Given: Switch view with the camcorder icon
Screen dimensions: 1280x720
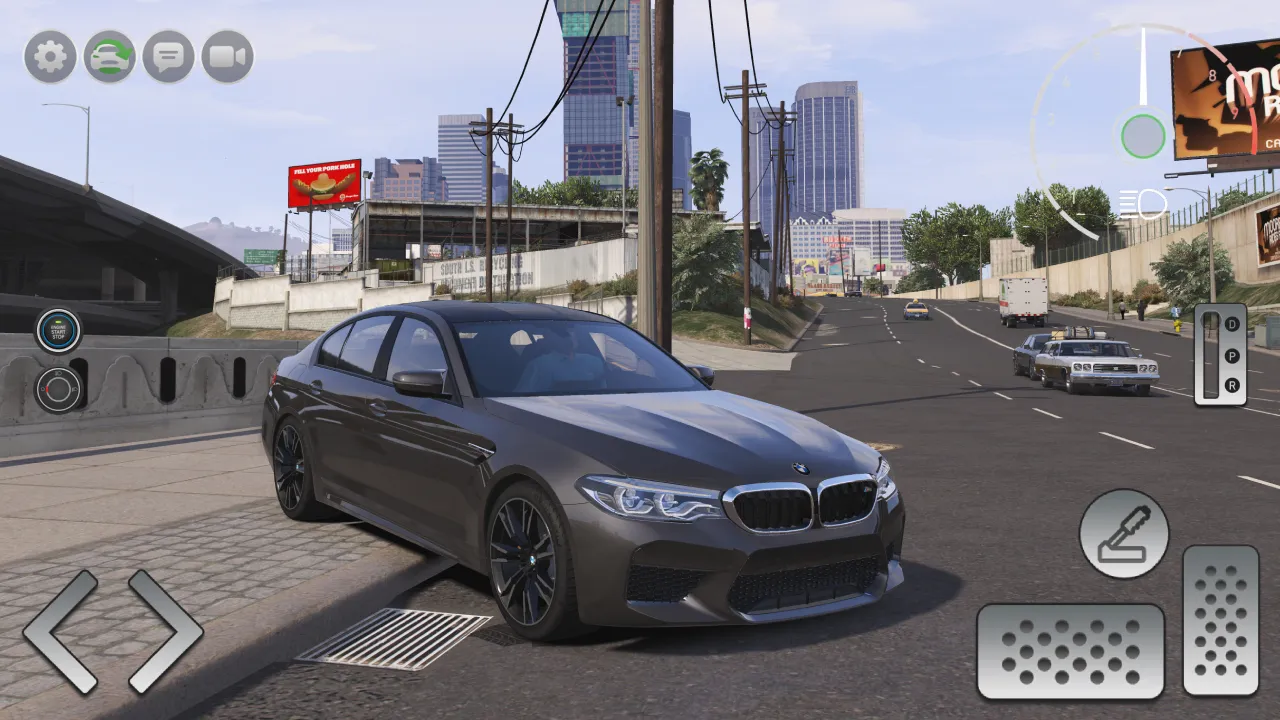Looking at the screenshot, I should tap(228, 57).
